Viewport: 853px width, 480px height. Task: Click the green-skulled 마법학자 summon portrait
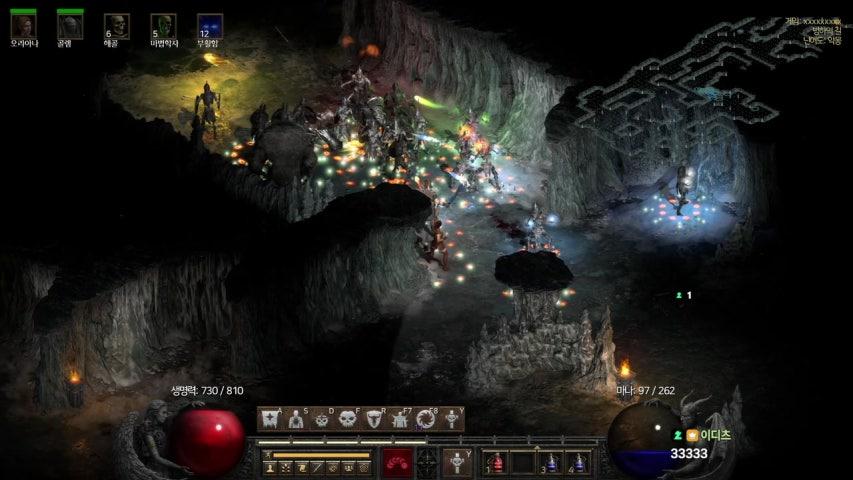pyautogui.click(x=163, y=26)
